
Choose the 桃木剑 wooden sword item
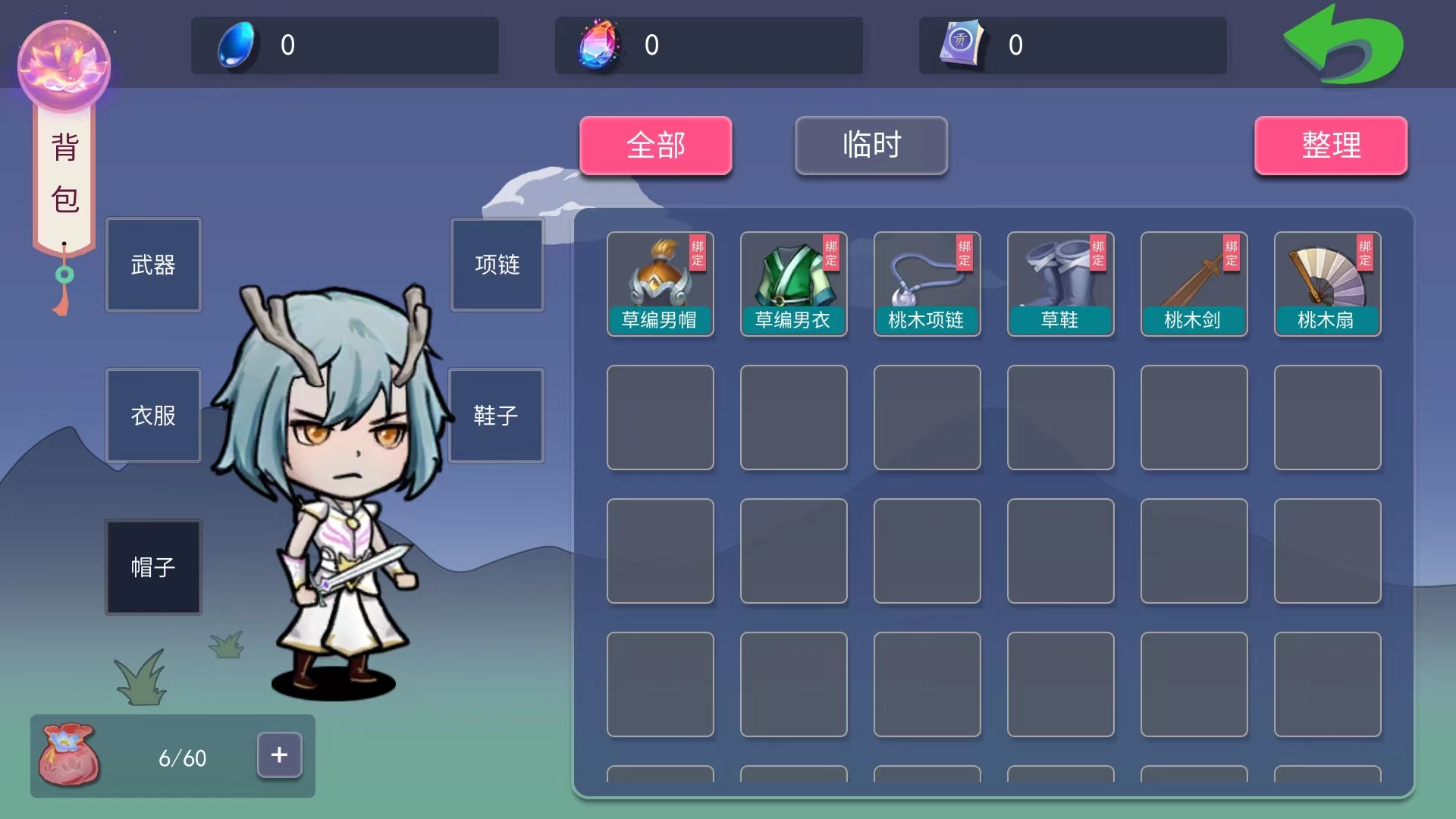coord(1194,284)
